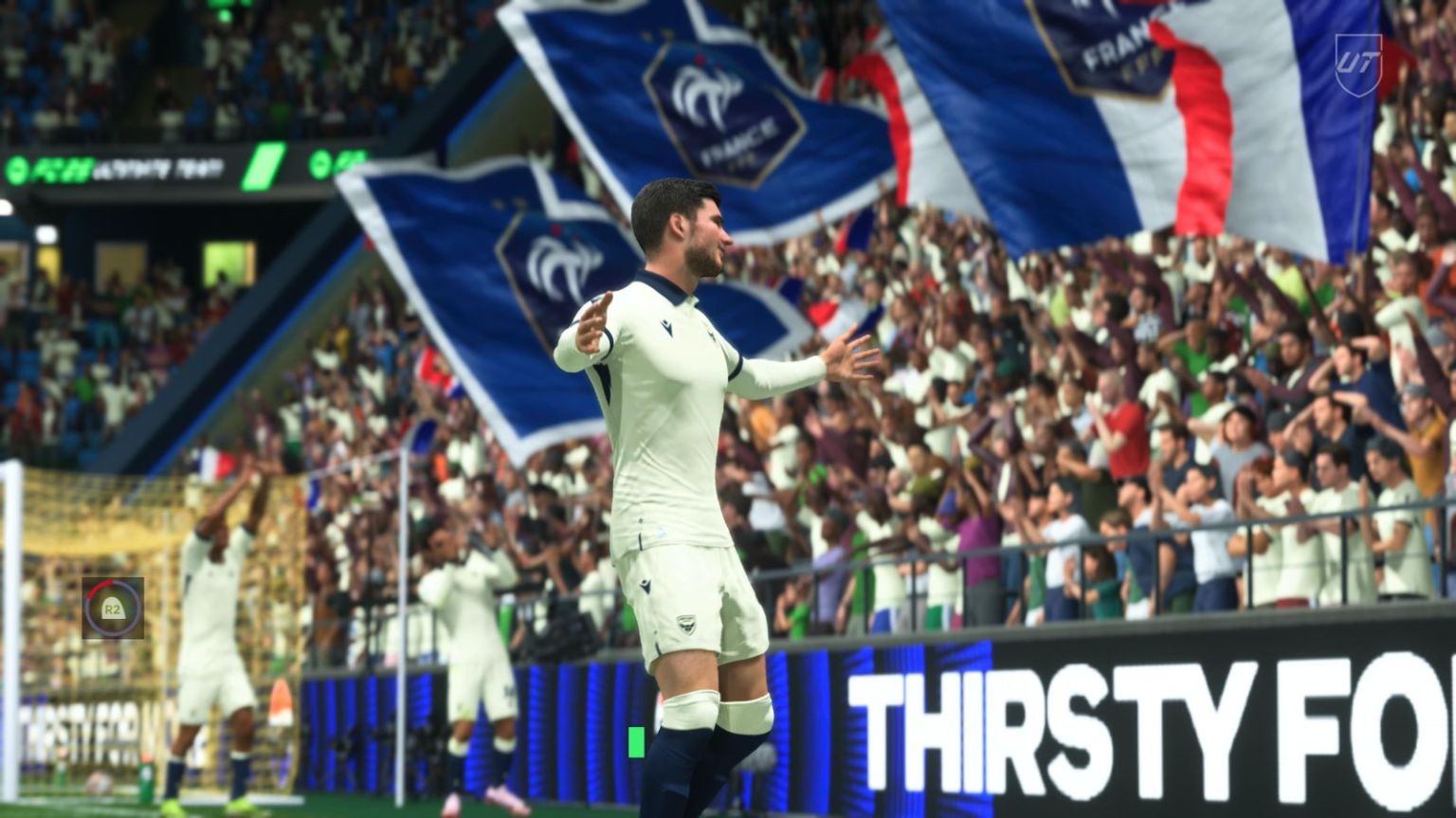Click the R2 button prompt icon
Screen dimensions: 1456x818
(x=112, y=609)
